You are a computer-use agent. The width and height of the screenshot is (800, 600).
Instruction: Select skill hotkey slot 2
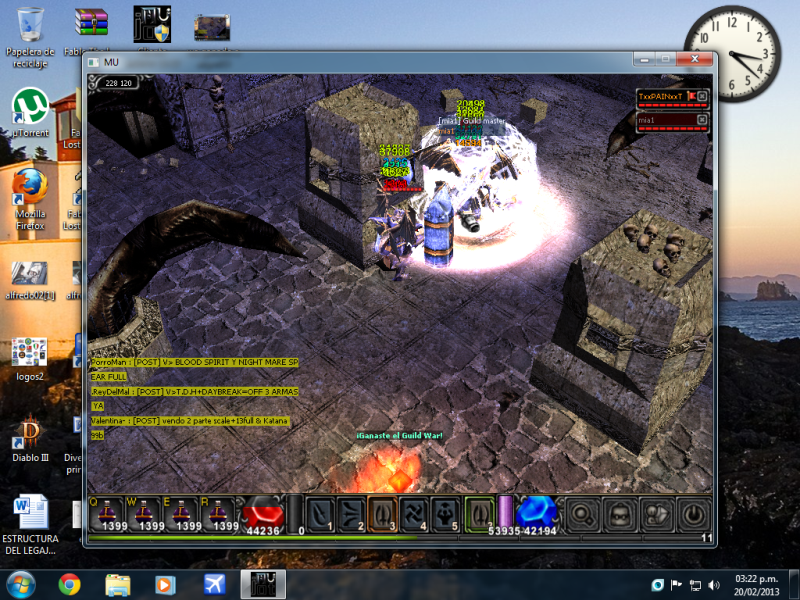351,513
